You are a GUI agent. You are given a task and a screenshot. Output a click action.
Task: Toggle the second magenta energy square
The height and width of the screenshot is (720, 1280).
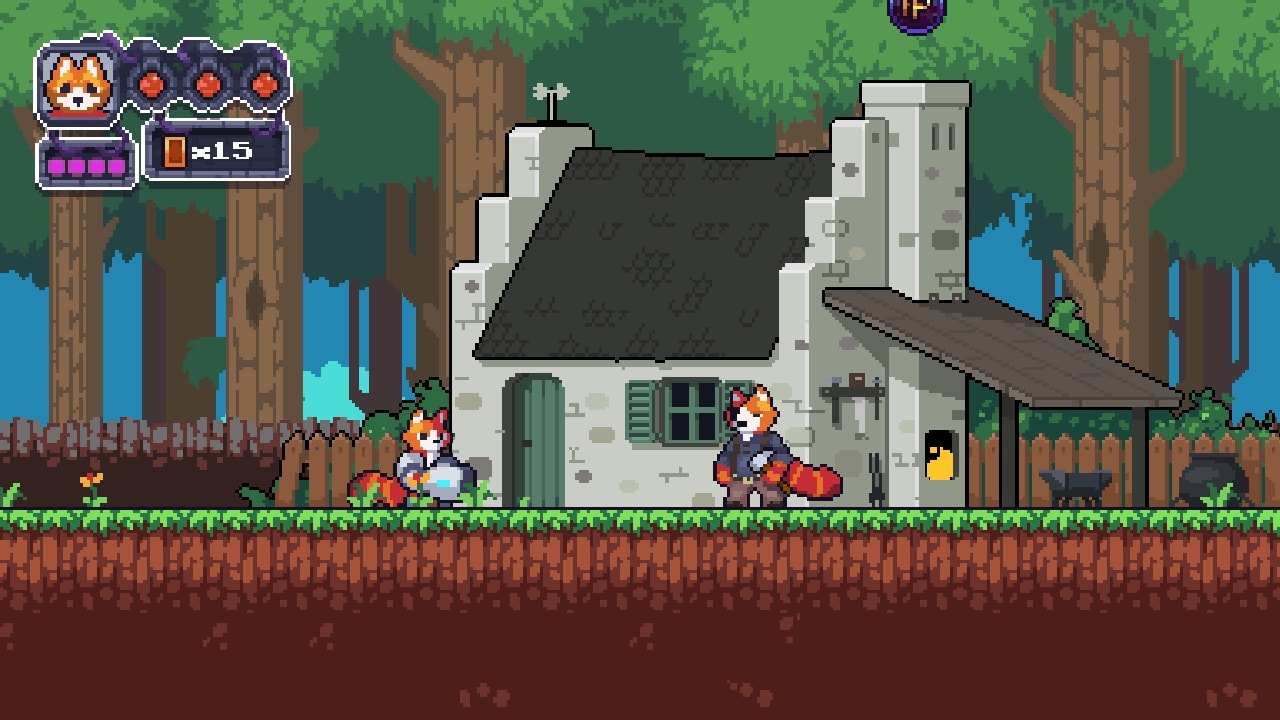(x=74, y=164)
